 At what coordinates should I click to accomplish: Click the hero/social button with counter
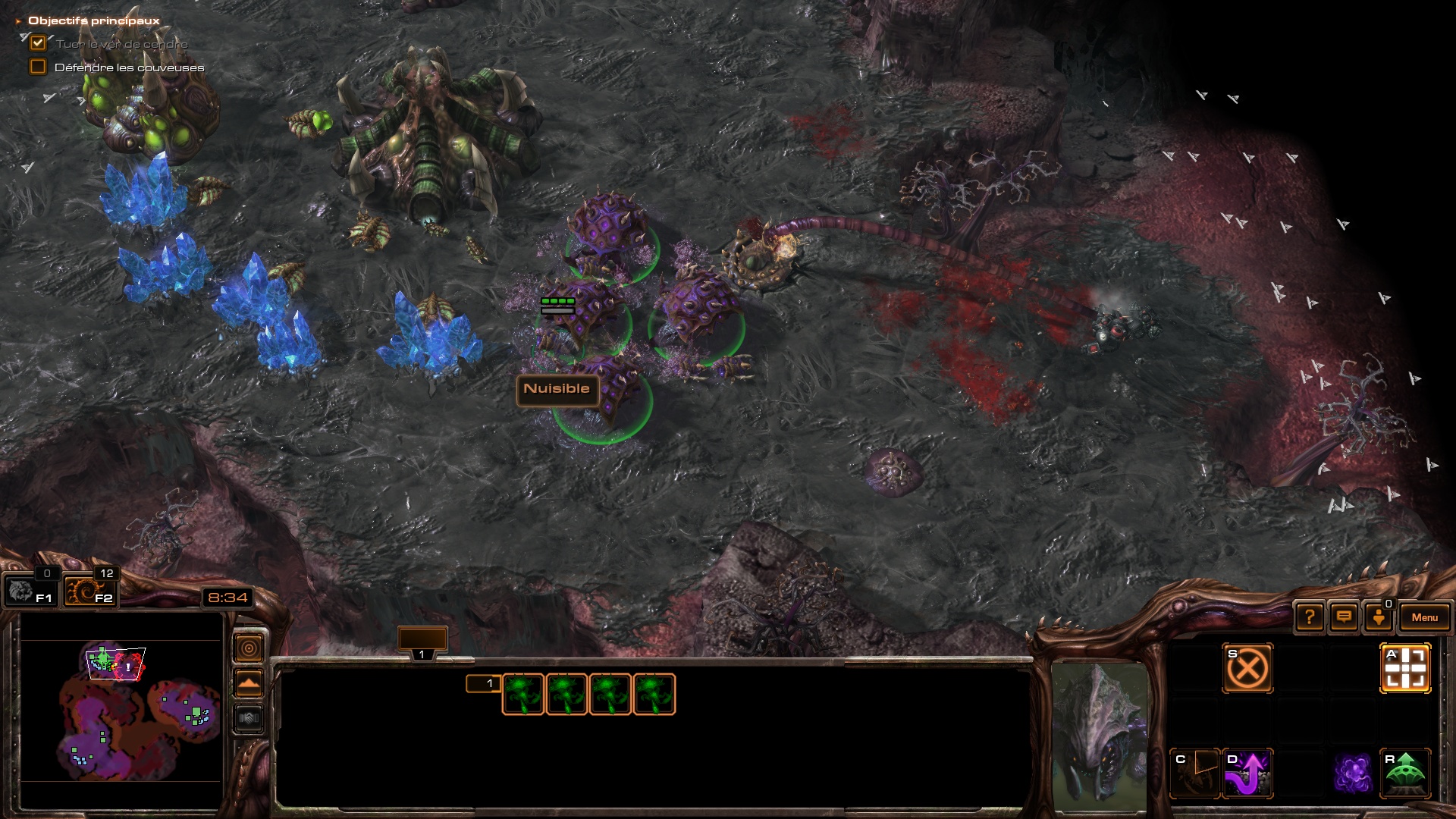click(x=1379, y=617)
